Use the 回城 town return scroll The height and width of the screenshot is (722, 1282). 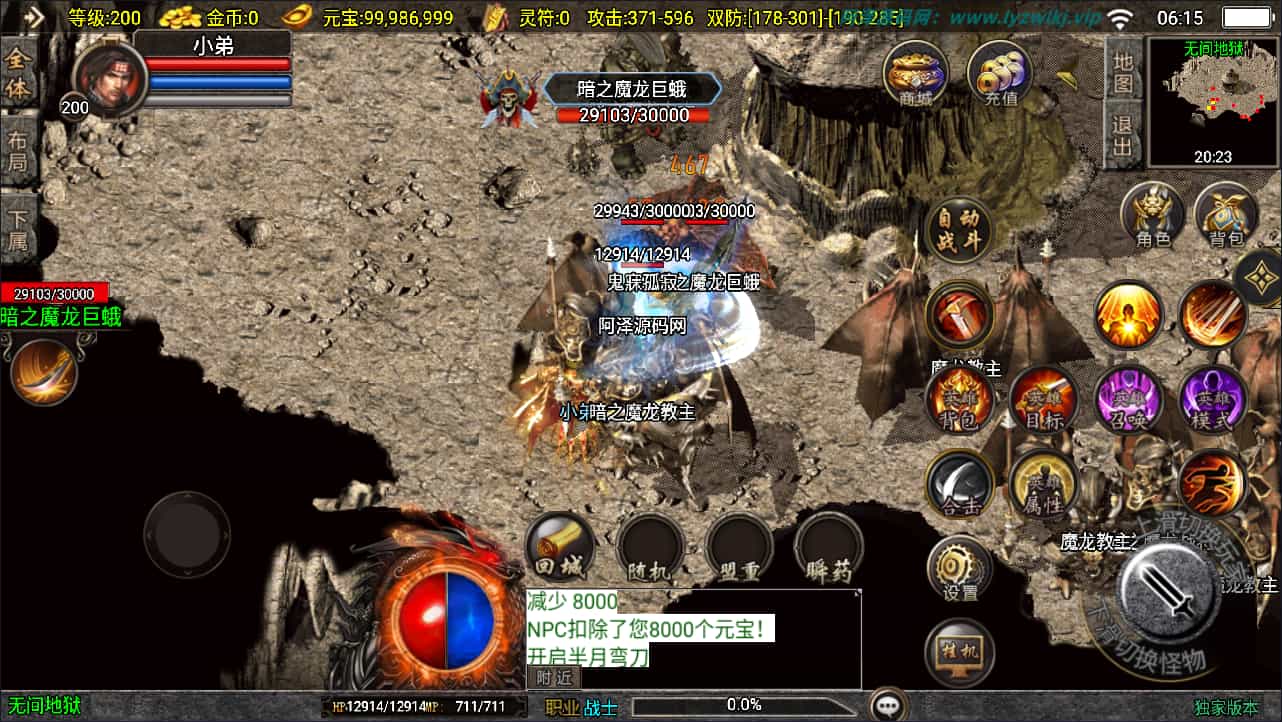click(560, 548)
